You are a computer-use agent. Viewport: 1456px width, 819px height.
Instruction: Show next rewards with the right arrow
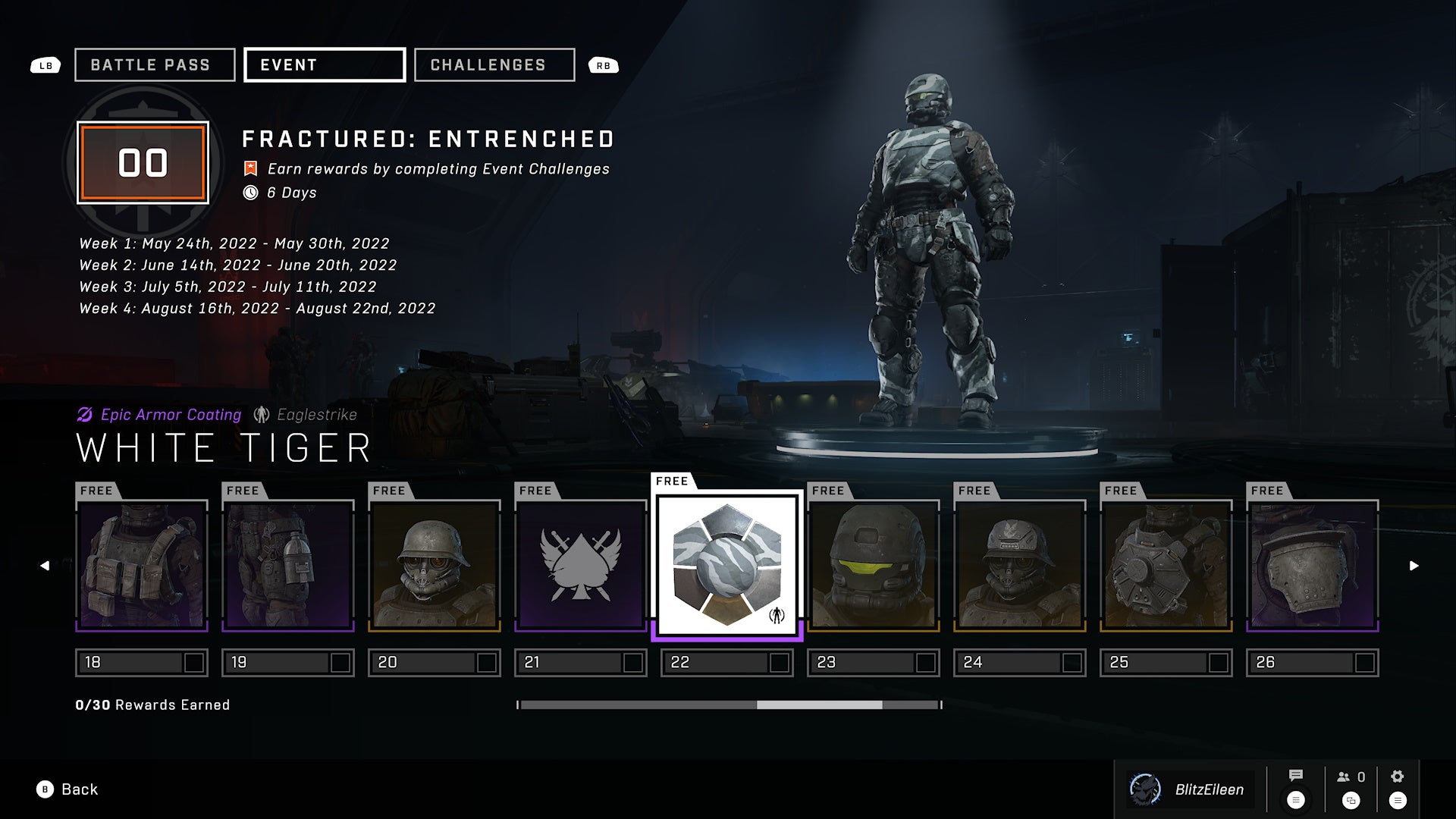pos(1414,566)
